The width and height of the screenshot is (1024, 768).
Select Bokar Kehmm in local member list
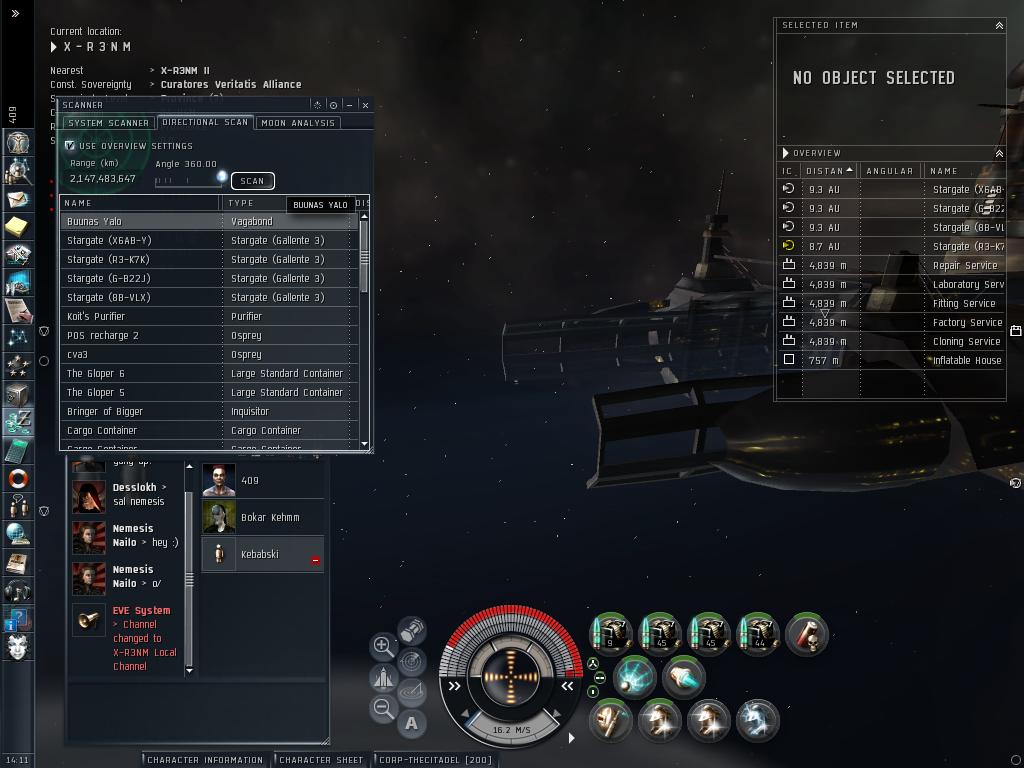[x=269, y=517]
